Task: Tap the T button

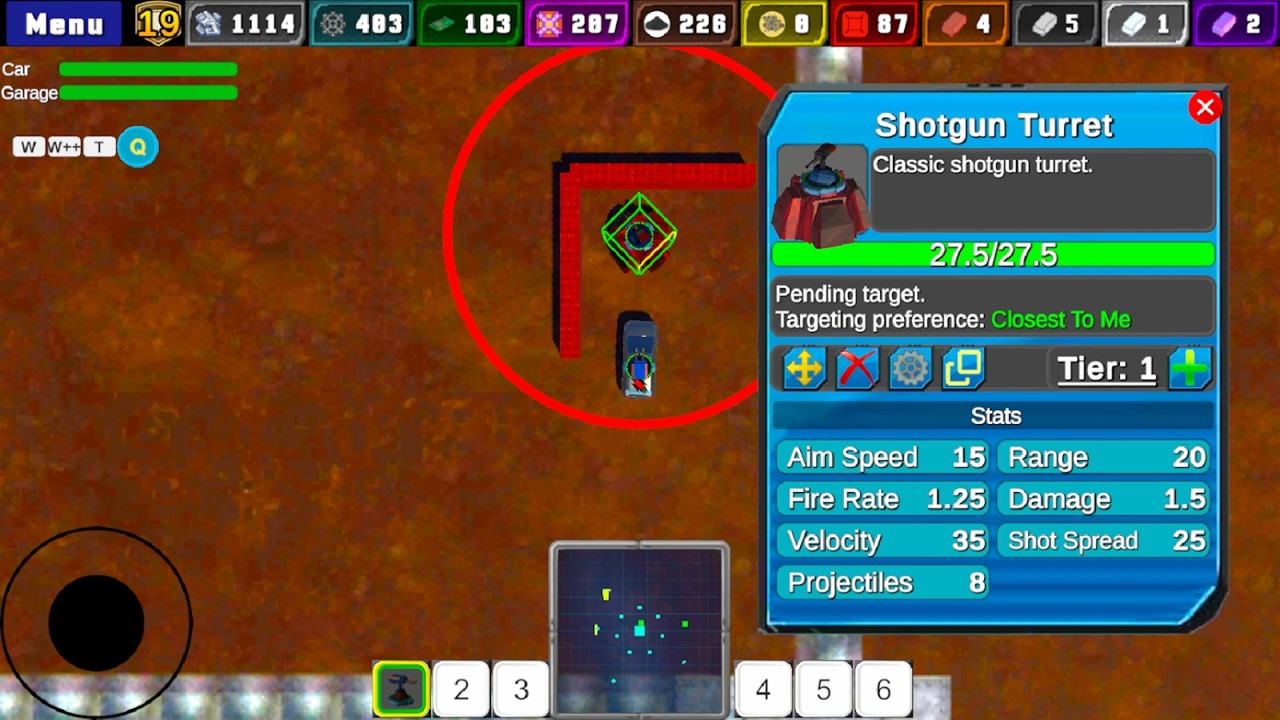Action: [99, 147]
